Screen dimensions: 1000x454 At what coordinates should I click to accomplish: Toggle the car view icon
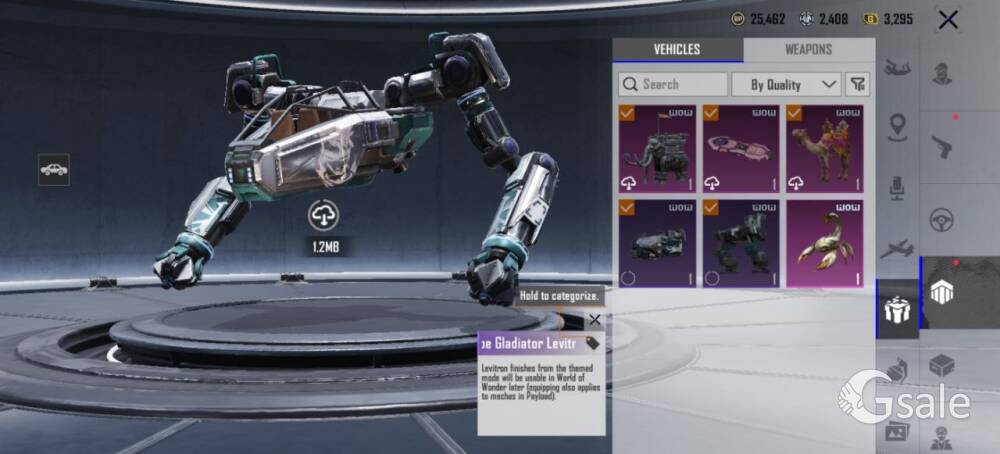coord(54,170)
